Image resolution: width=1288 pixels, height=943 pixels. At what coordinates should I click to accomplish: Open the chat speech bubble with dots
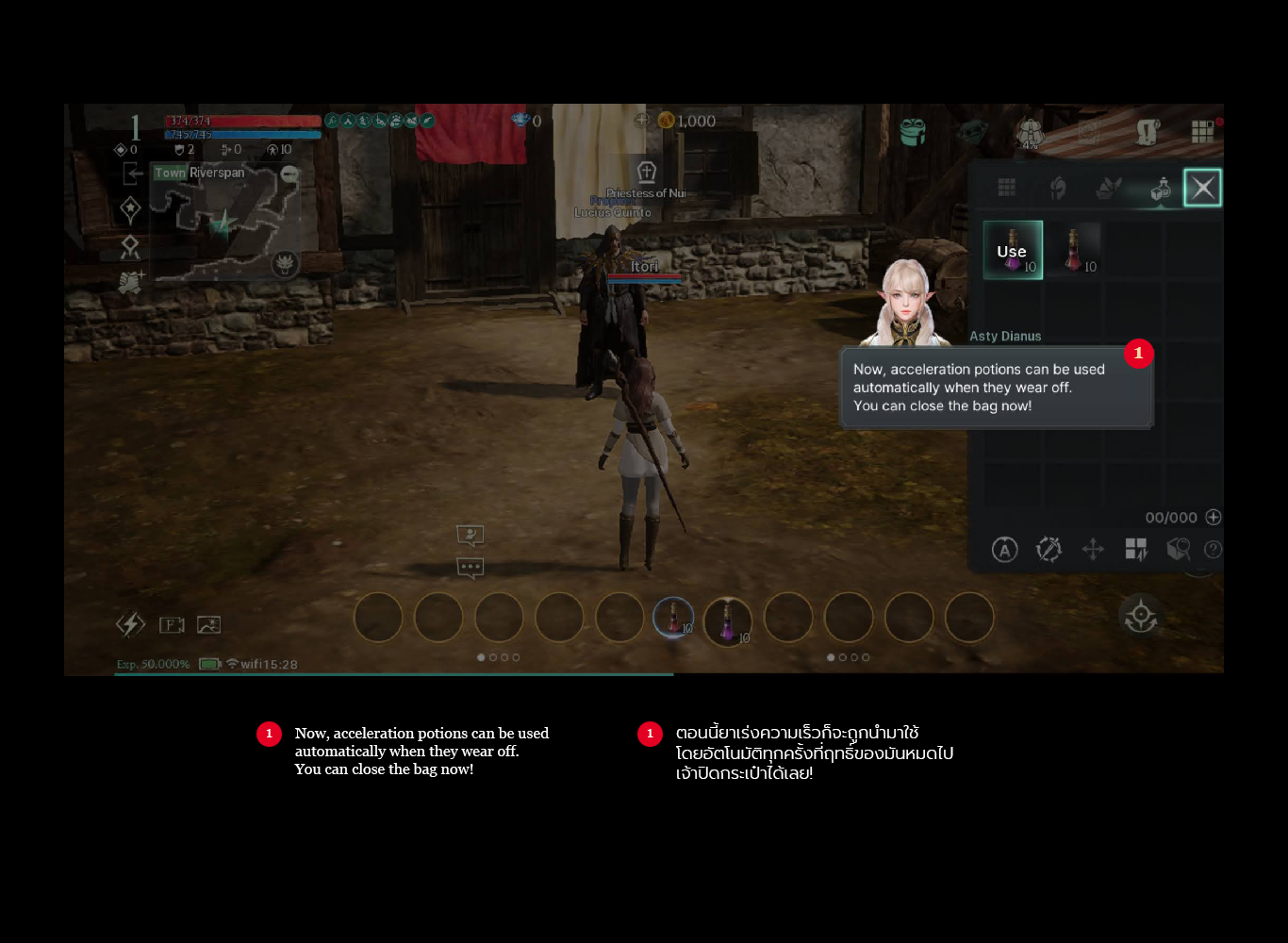tap(470, 568)
